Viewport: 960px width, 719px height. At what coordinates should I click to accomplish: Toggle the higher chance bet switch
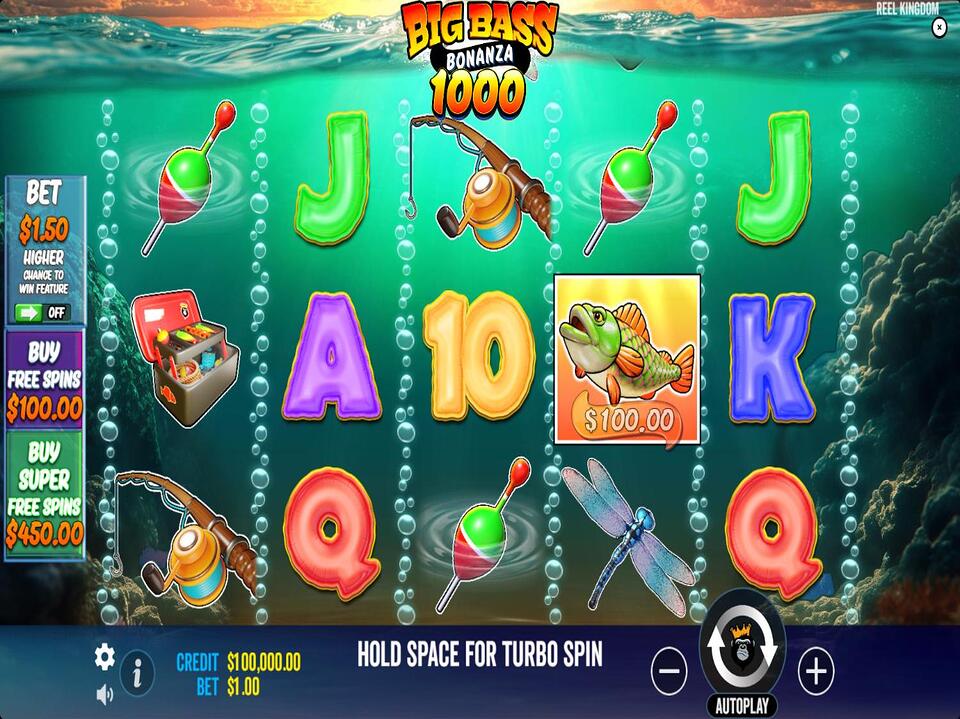point(44,312)
